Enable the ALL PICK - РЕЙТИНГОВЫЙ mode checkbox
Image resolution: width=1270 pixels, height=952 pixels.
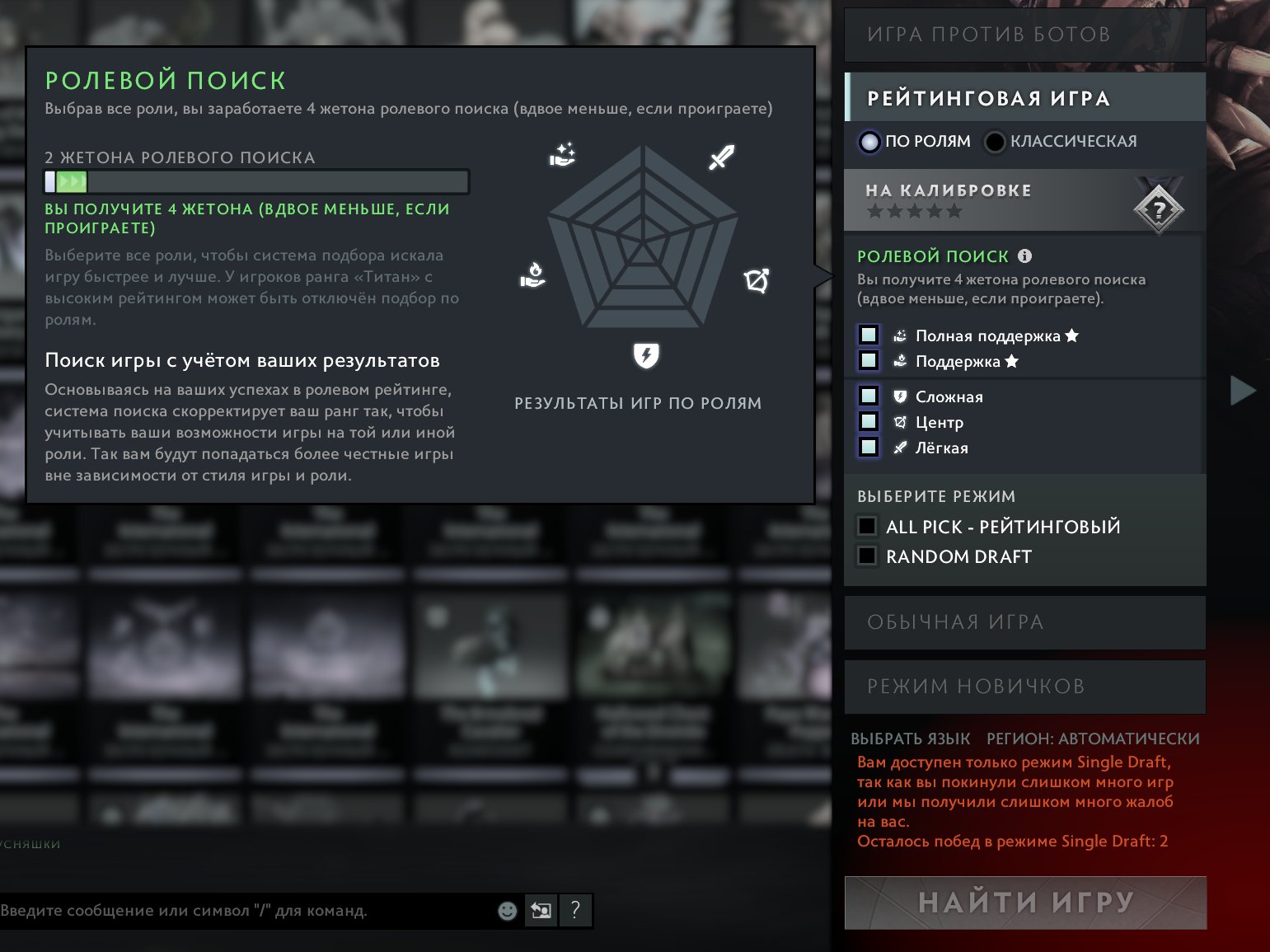tap(866, 526)
